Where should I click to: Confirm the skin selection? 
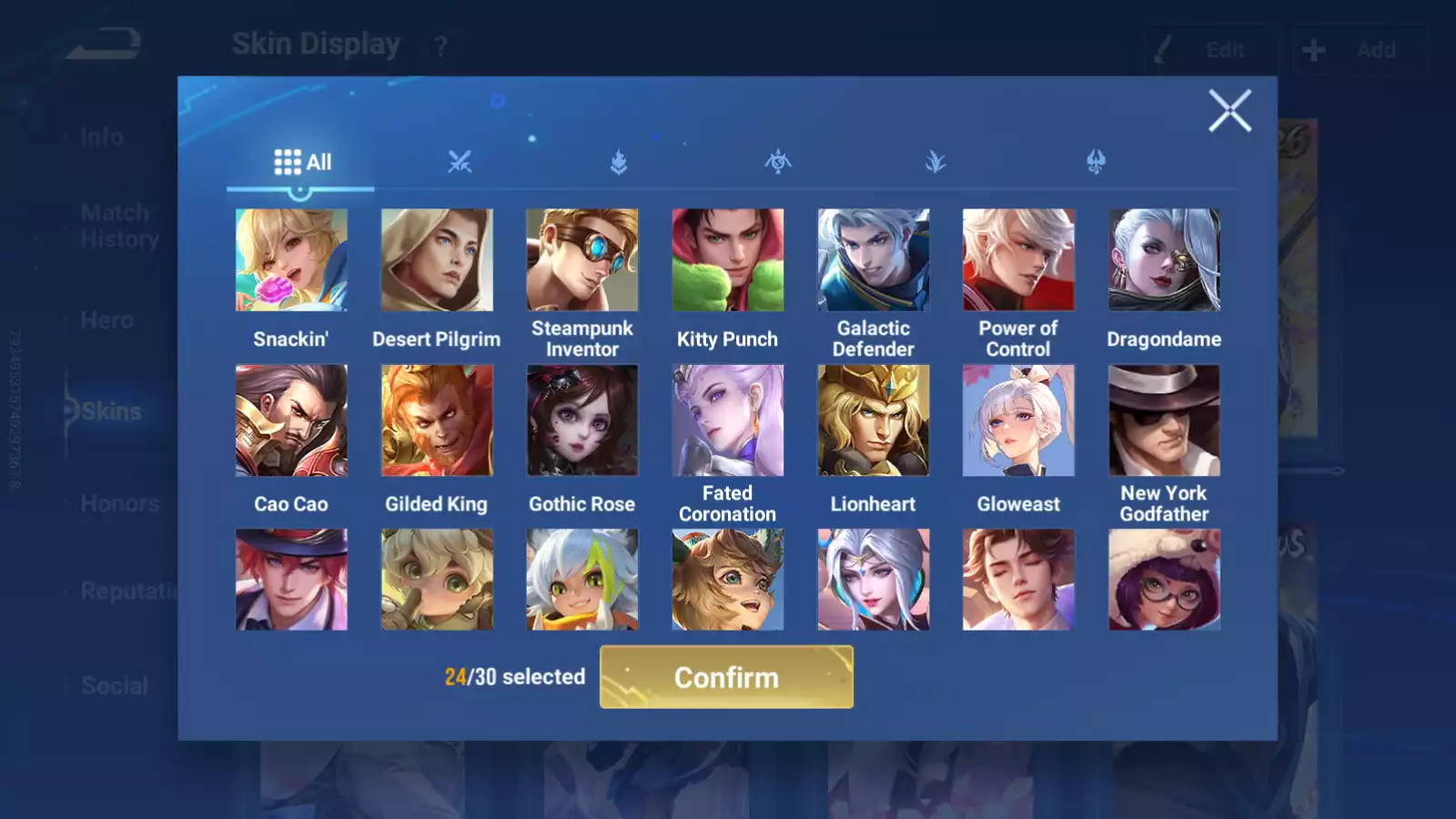(726, 677)
